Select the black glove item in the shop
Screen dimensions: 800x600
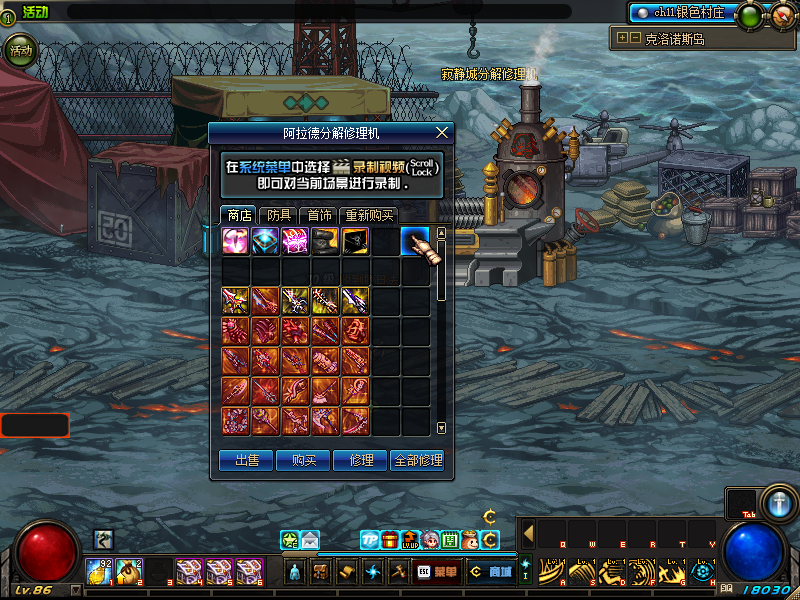(326, 241)
